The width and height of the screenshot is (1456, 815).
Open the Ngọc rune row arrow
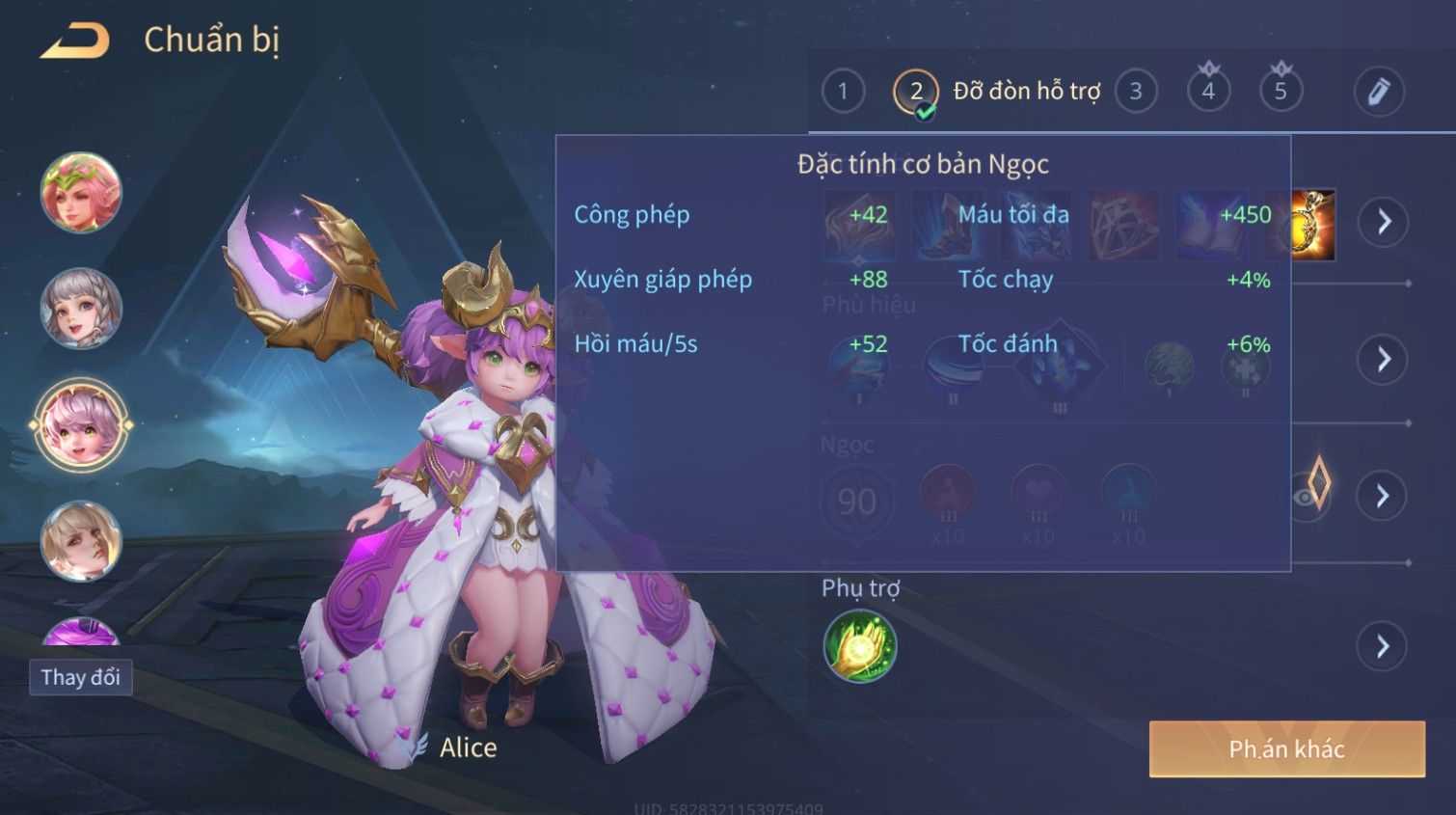click(1383, 496)
